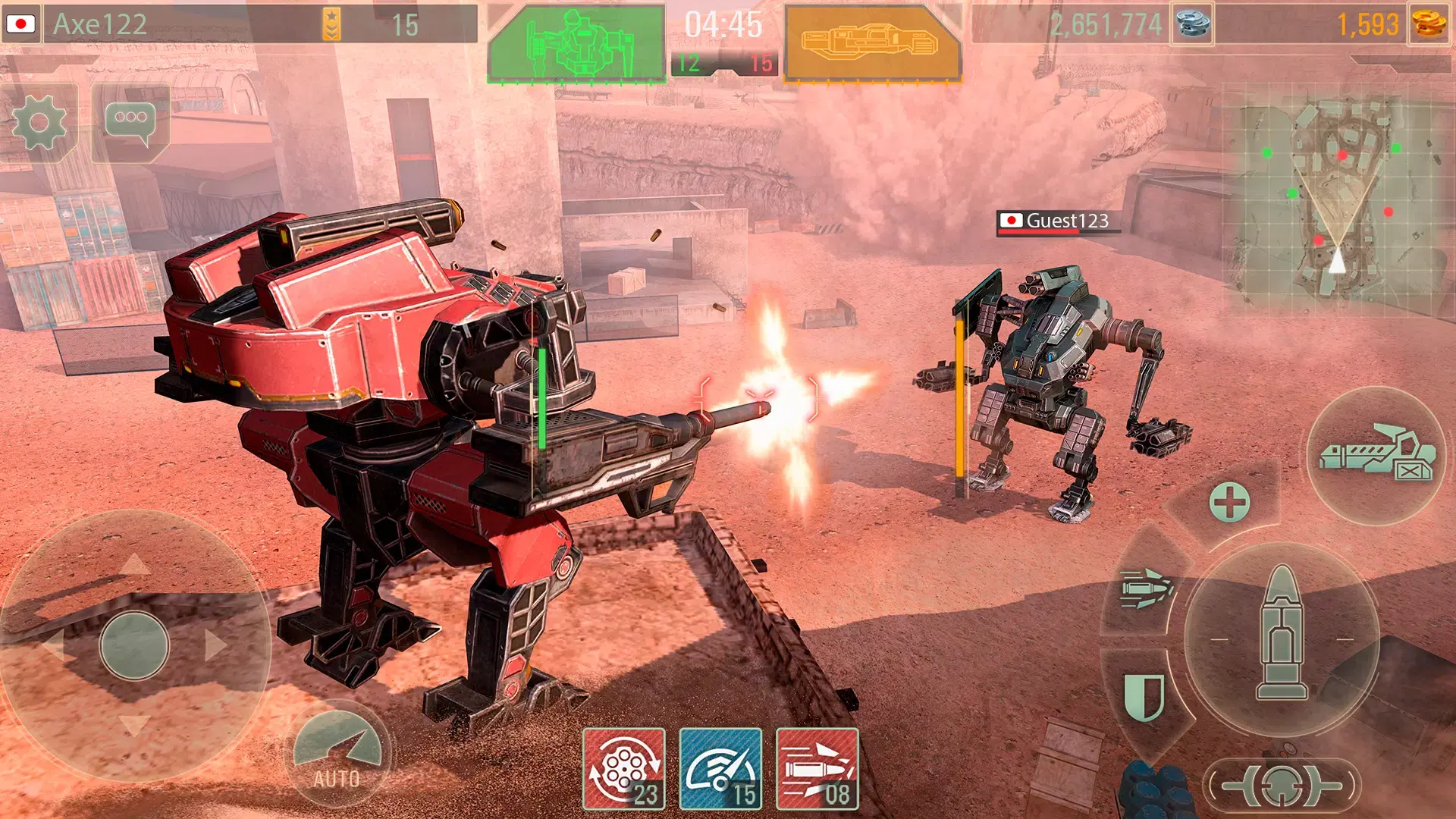
Task: Tap the virtual movement joystick
Action: [134, 645]
